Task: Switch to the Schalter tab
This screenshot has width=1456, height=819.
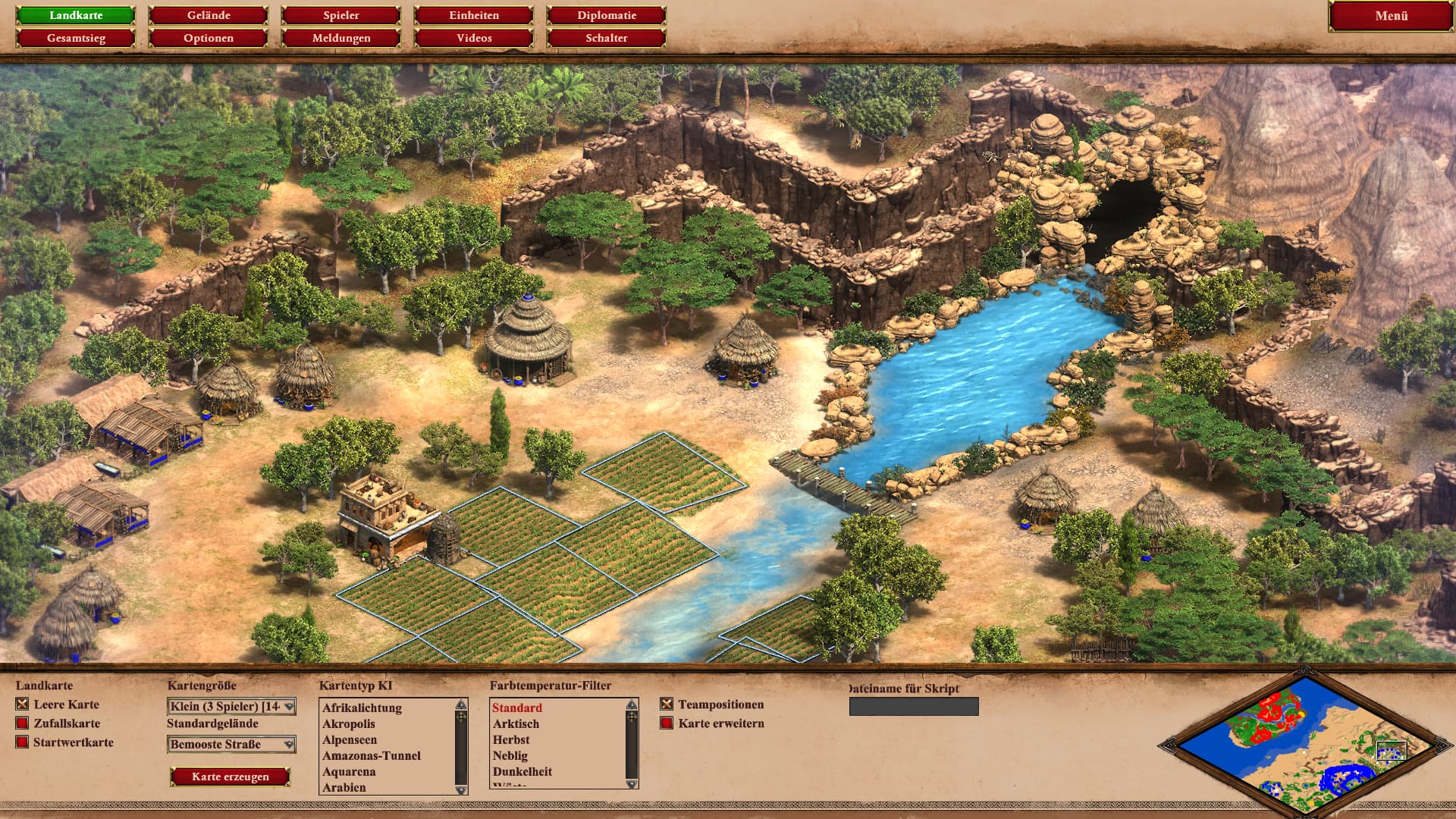Action: tap(607, 38)
